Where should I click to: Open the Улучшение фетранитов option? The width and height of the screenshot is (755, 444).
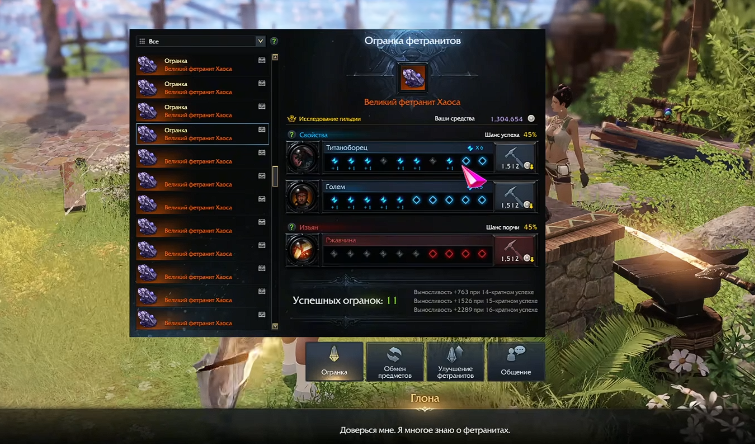[455, 361]
